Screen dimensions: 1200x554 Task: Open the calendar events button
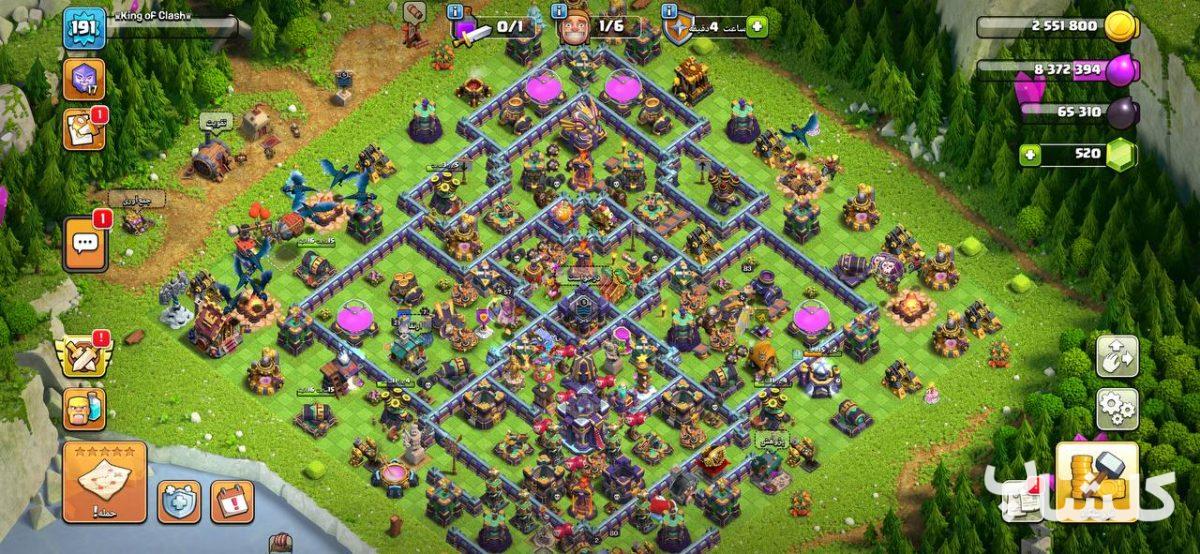(232, 500)
